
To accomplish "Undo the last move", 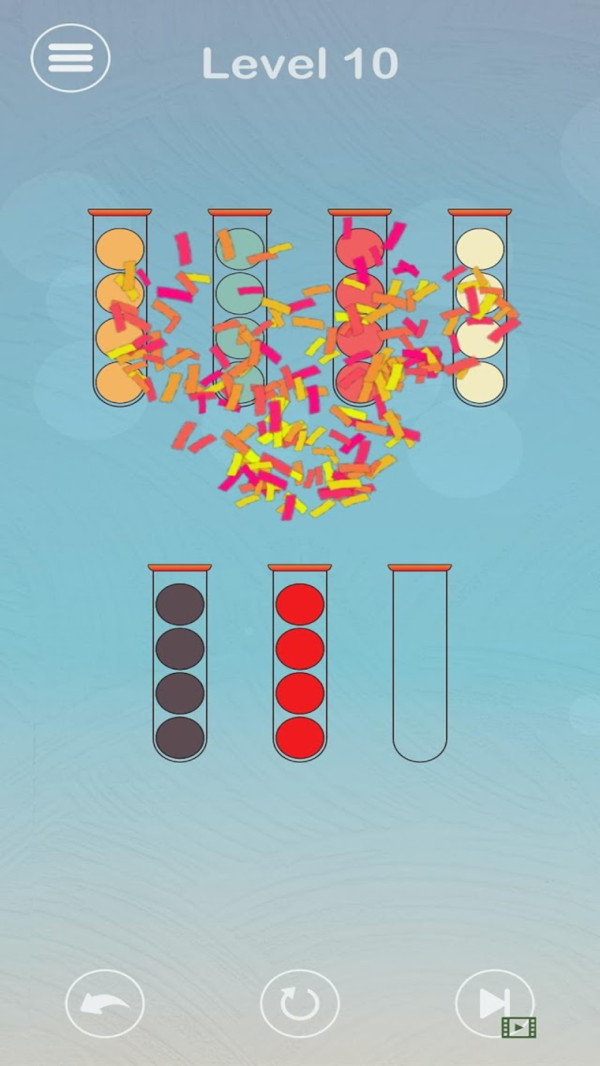I will point(105,1003).
